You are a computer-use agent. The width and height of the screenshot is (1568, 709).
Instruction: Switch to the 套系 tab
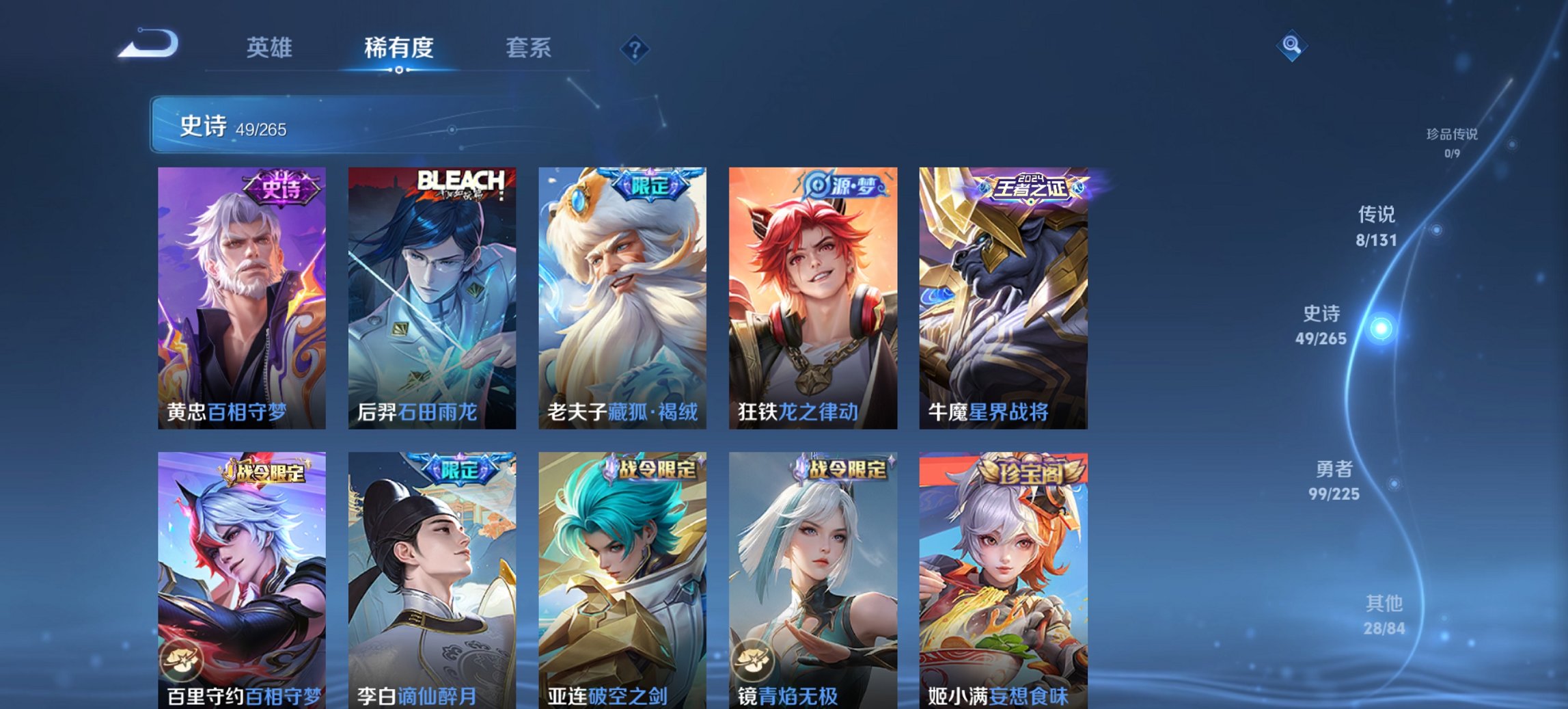[x=529, y=48]
